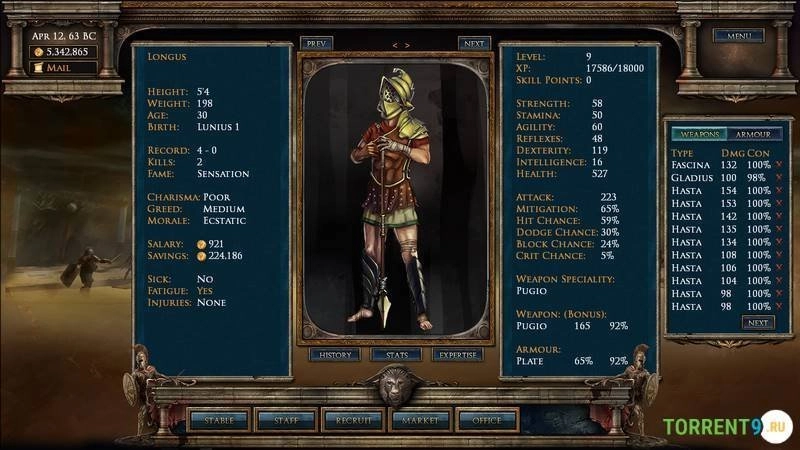Open the Menu button
Image resolution: width=800 pixels, height=450 pixels.
[x=738, y=36]
